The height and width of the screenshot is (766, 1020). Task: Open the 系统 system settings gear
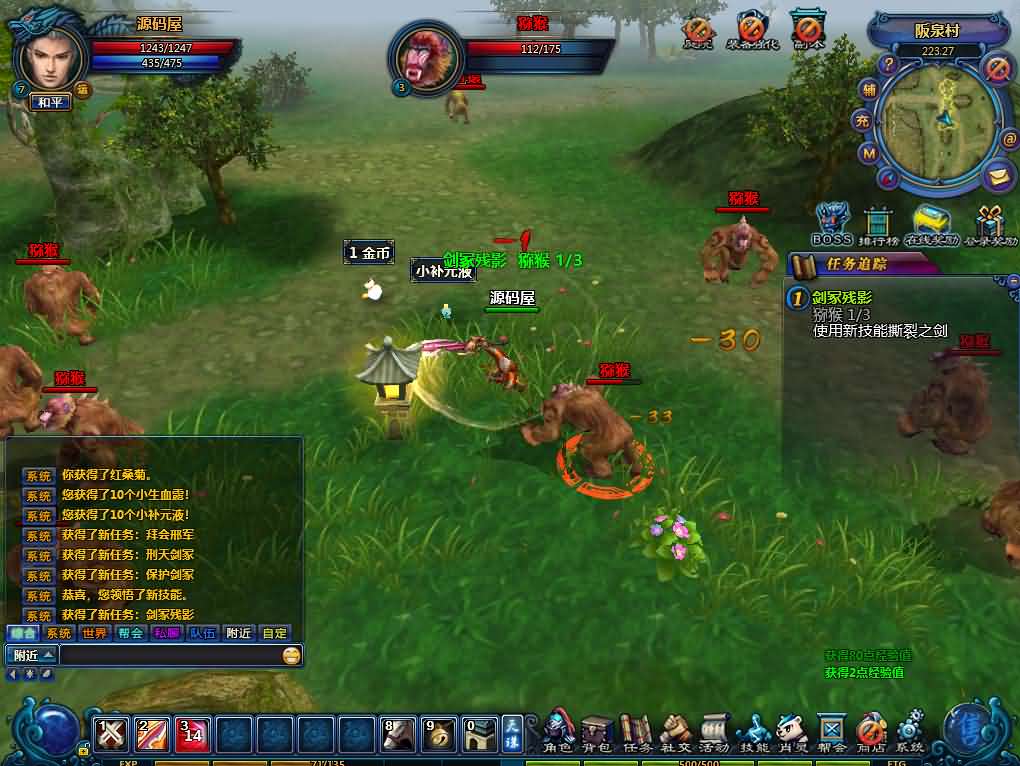click(910, 732)
